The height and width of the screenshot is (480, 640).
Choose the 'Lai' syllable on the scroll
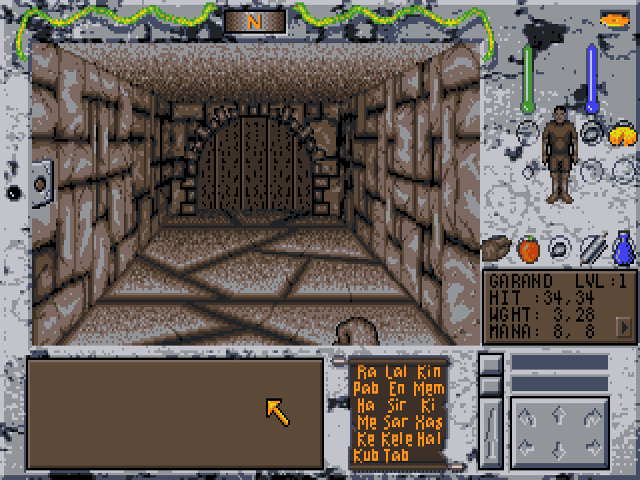coord(396,372)
